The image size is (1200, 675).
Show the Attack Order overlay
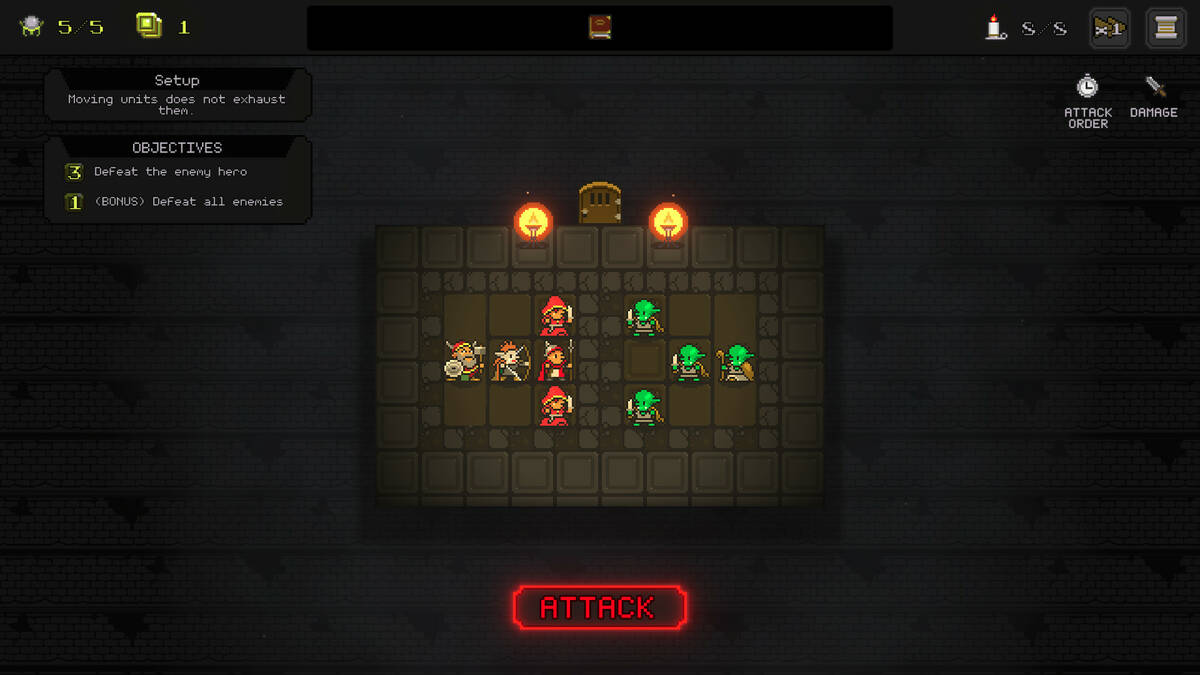(1087, 100)
